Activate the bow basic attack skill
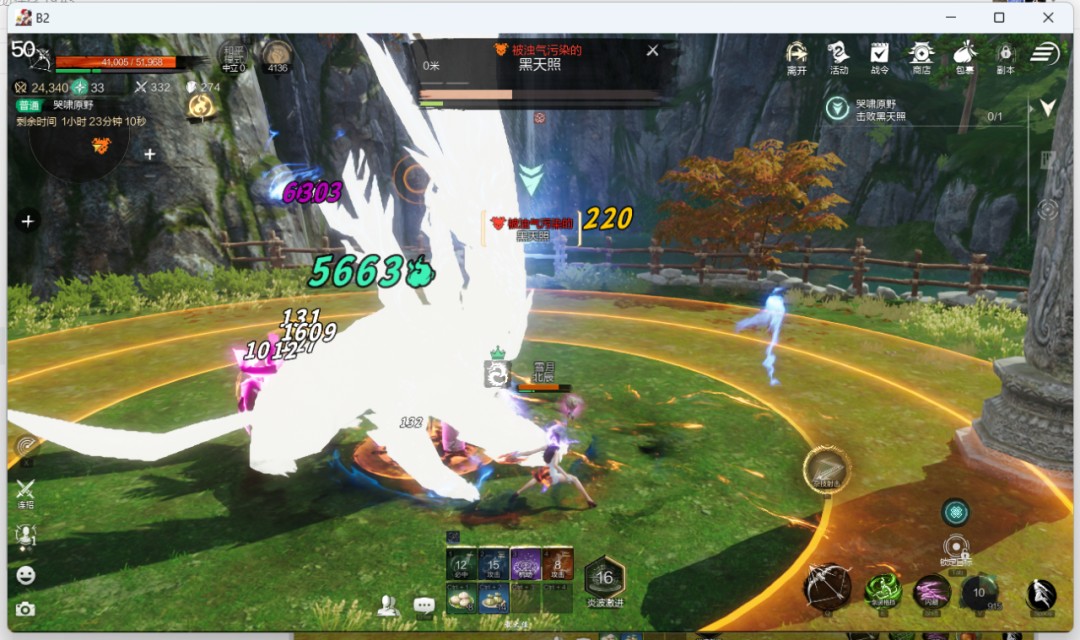 829,587
